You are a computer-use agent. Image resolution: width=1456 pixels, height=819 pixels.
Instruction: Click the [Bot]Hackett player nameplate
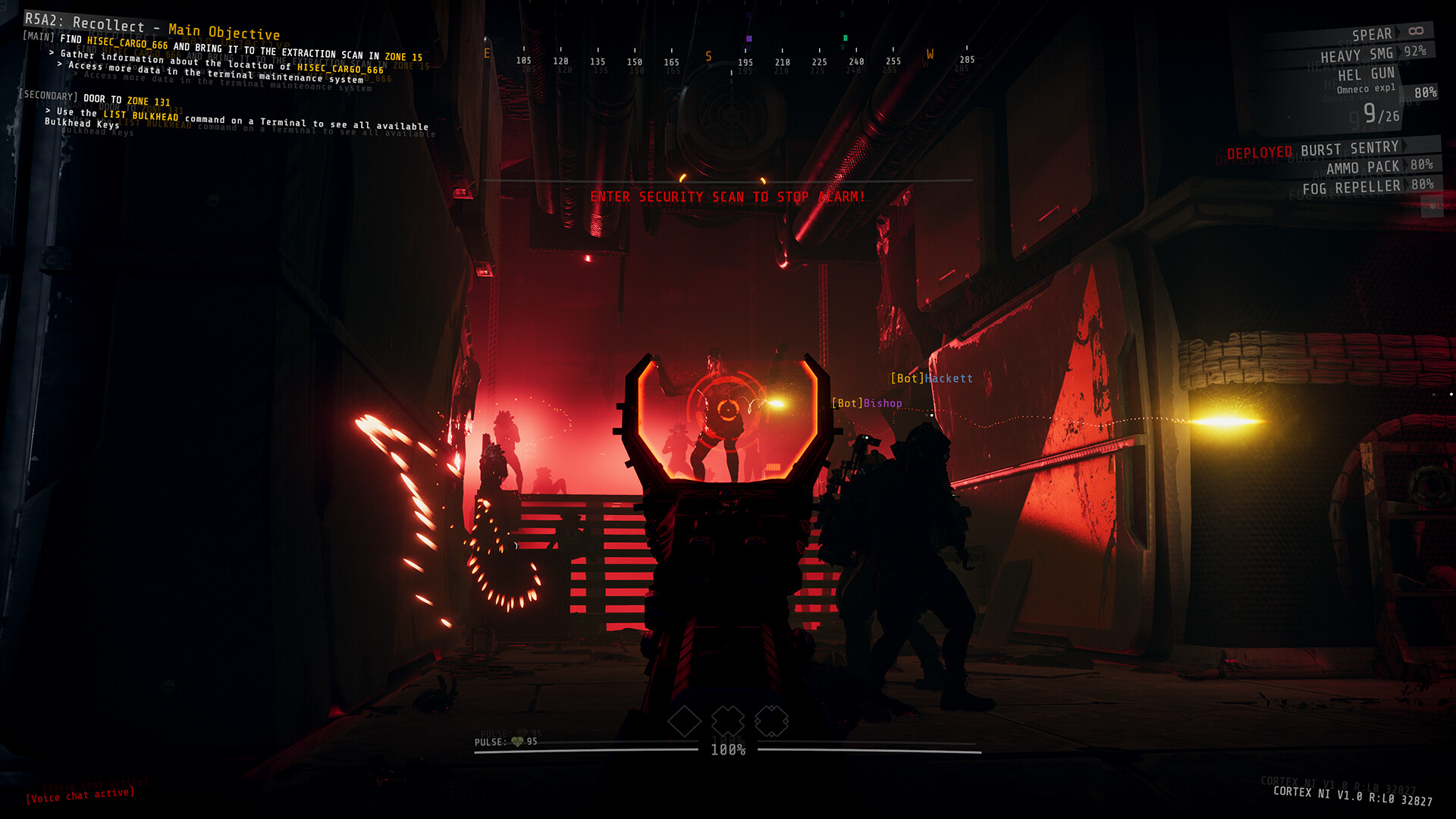[932, 377]
